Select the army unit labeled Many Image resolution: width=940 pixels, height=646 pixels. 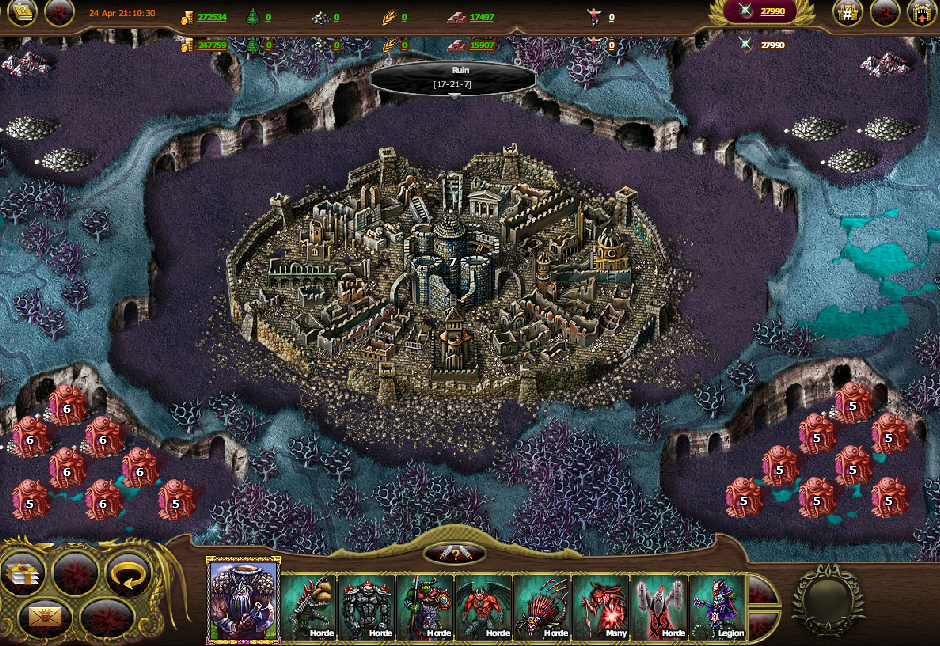pos(601,607)
